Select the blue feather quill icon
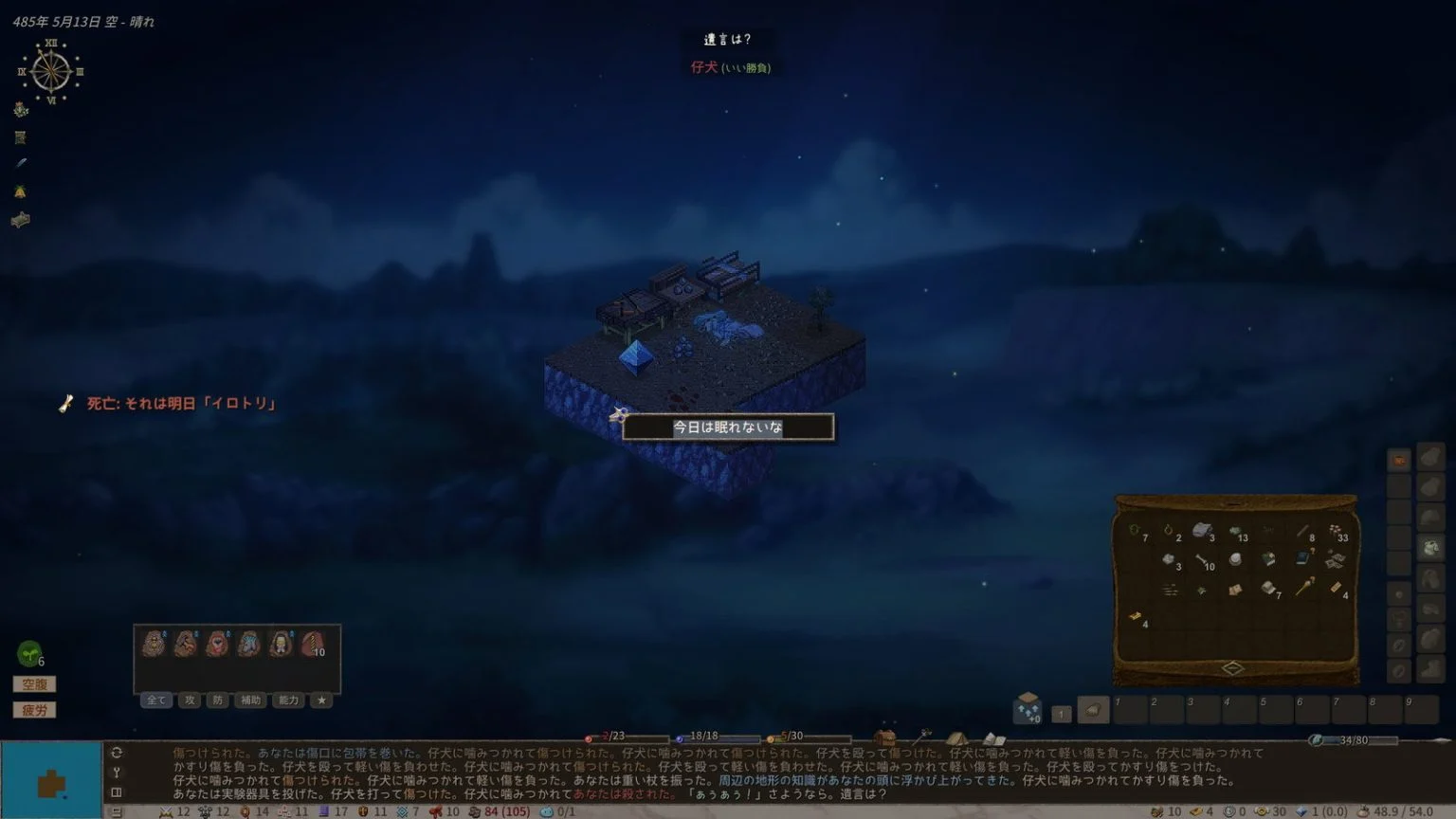Screen dimensions: 1456x819 [20, 163]
